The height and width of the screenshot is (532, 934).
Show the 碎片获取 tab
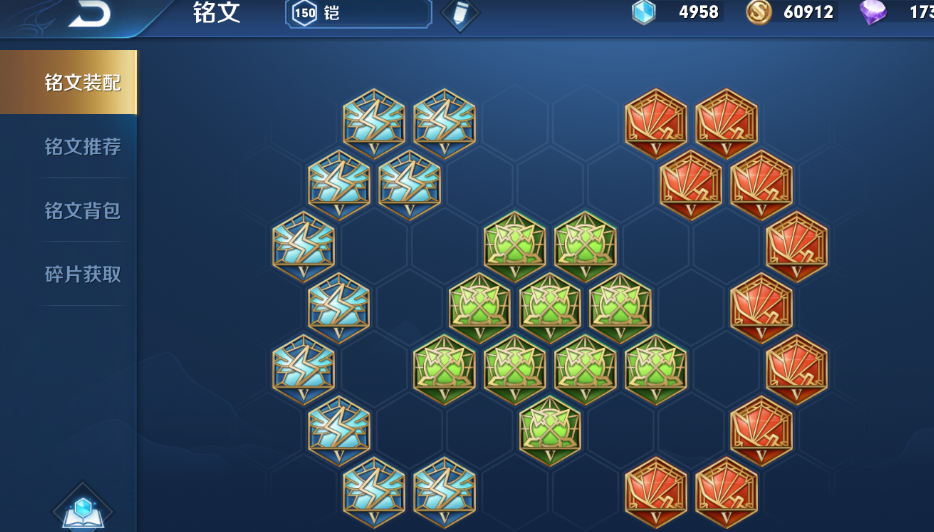pyautogui.click(x=82, y=274)
